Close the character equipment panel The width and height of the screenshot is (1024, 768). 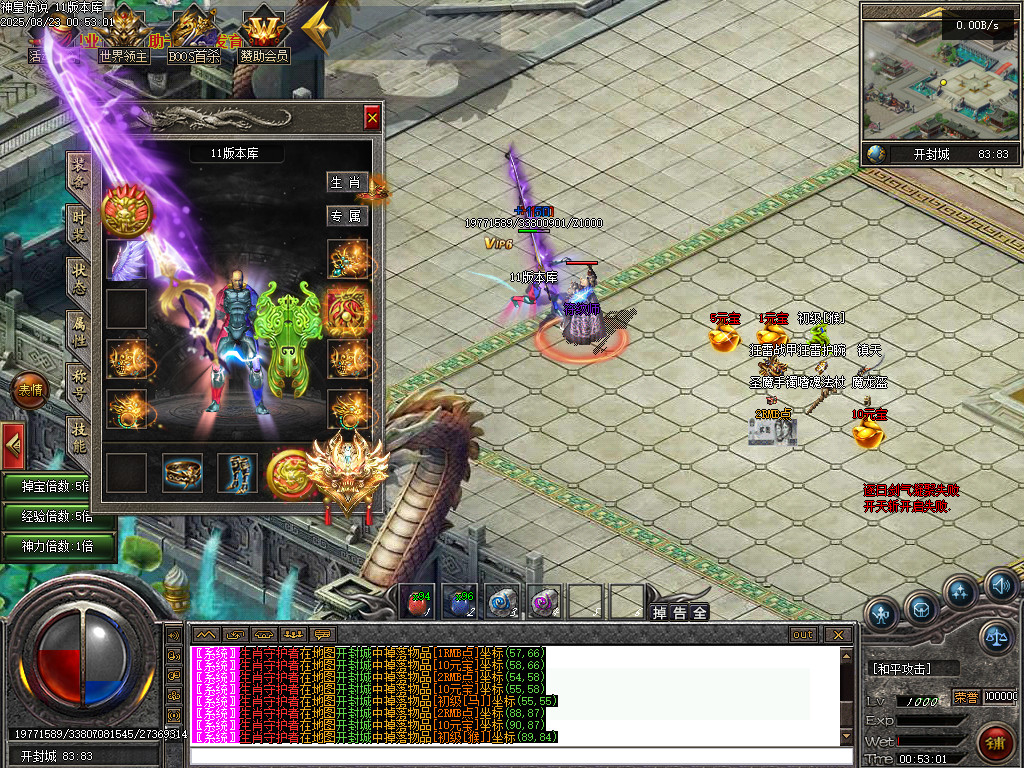click(372, 118)
